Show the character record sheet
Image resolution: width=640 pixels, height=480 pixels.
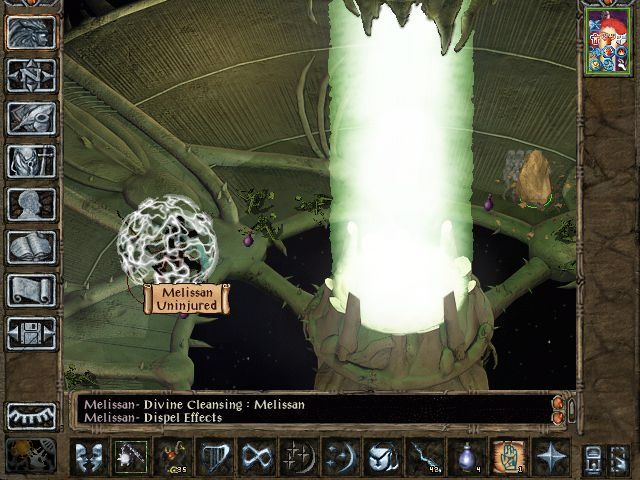point(31,204)
